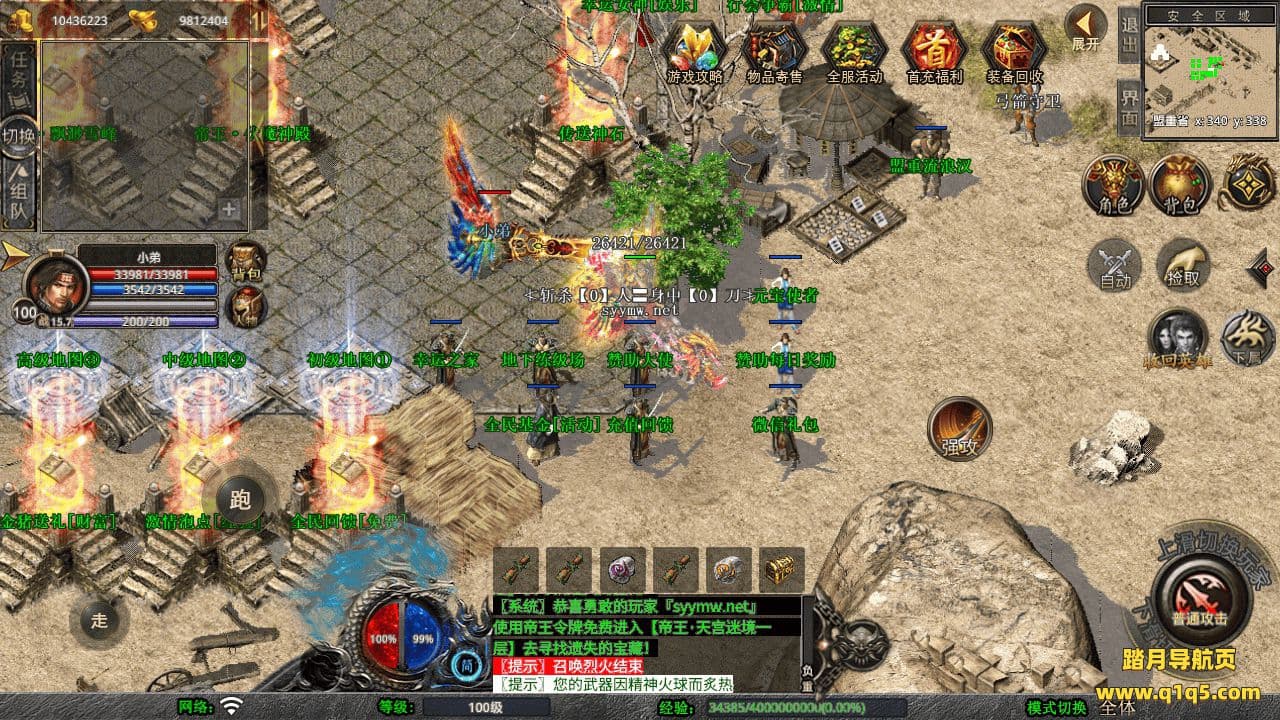Open the 装备回收 equipment recycling icon
This screenshot has width=1280, height=720.
[1014, 52]
